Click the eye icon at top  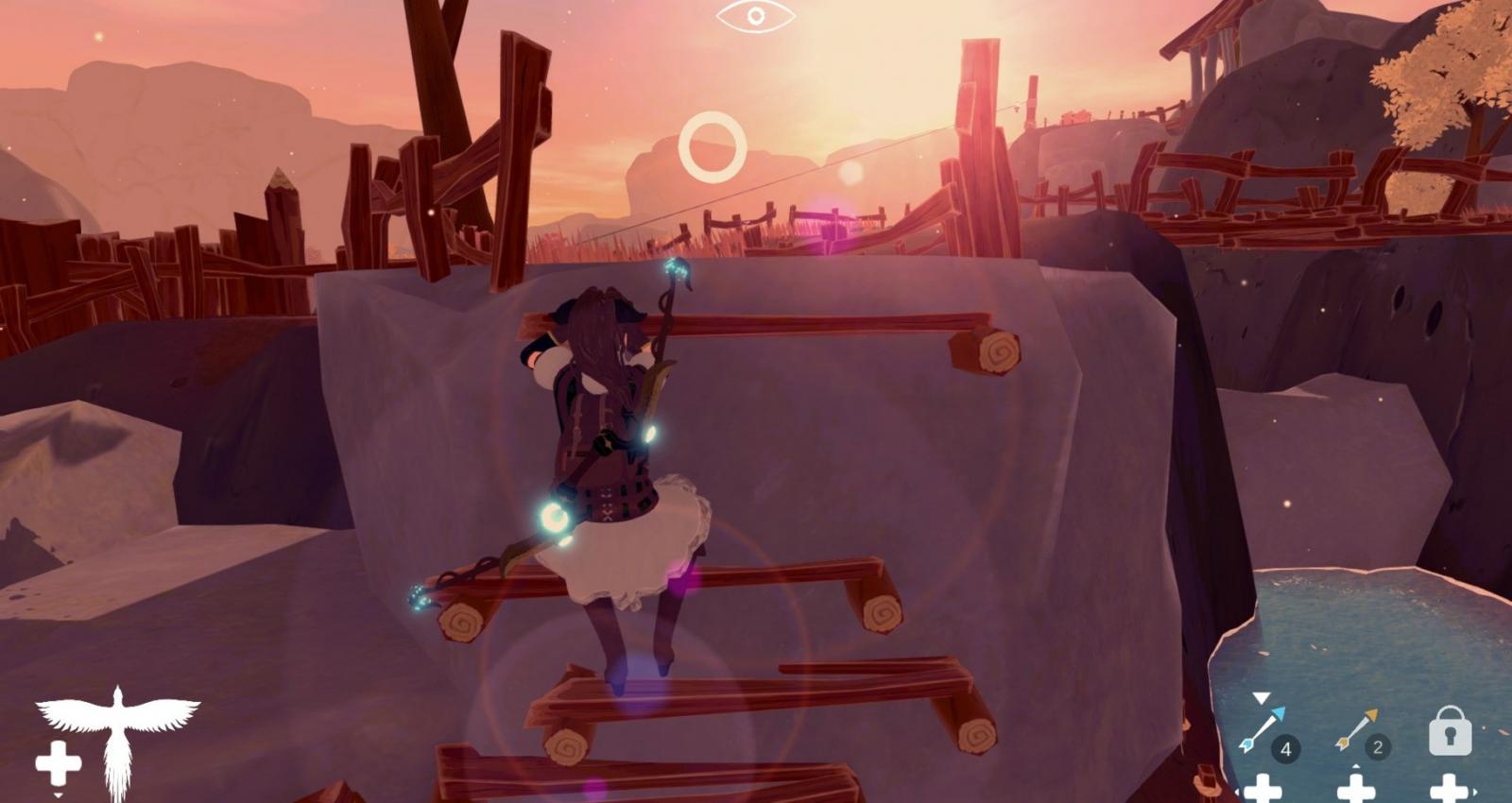[x=755, y=16]
